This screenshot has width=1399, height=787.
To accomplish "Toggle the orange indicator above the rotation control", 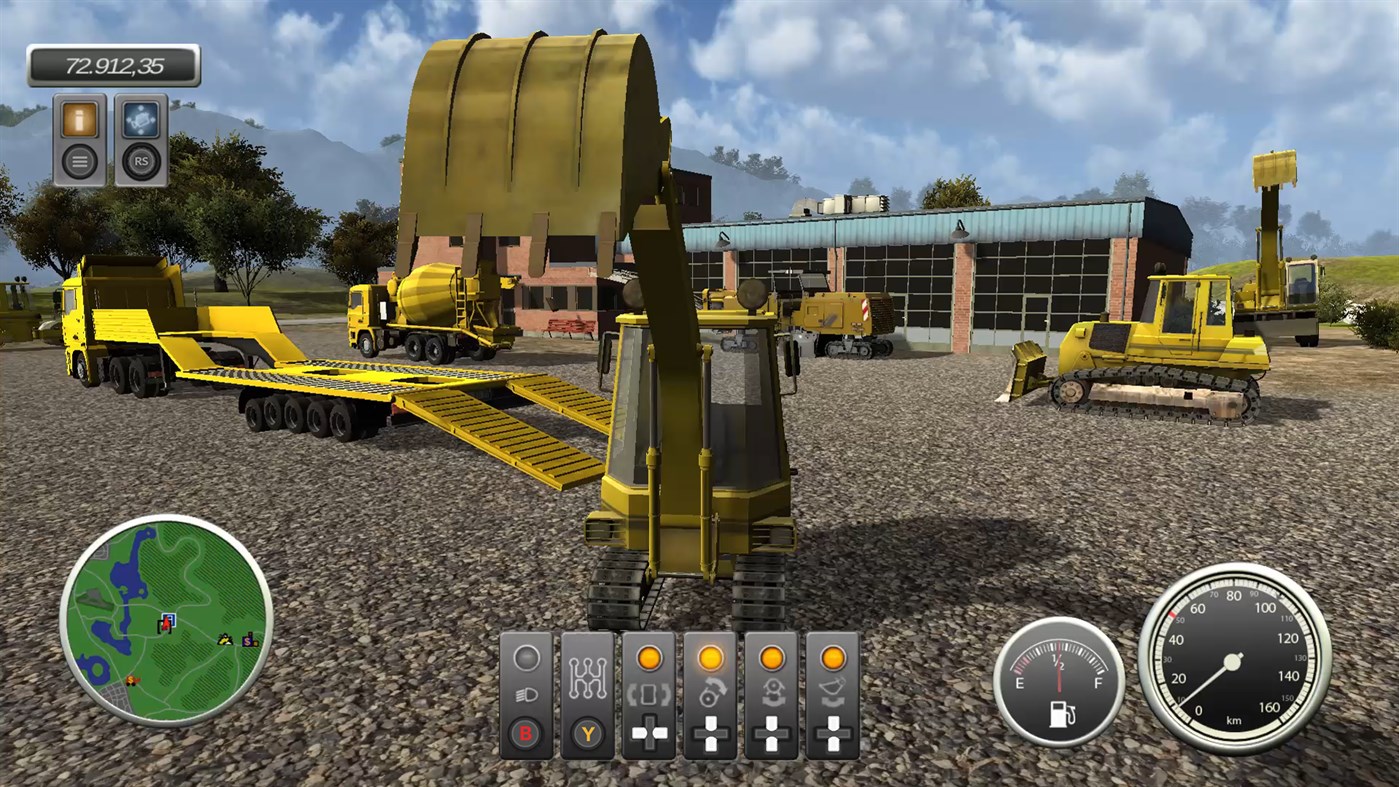I will click(710, 659).
